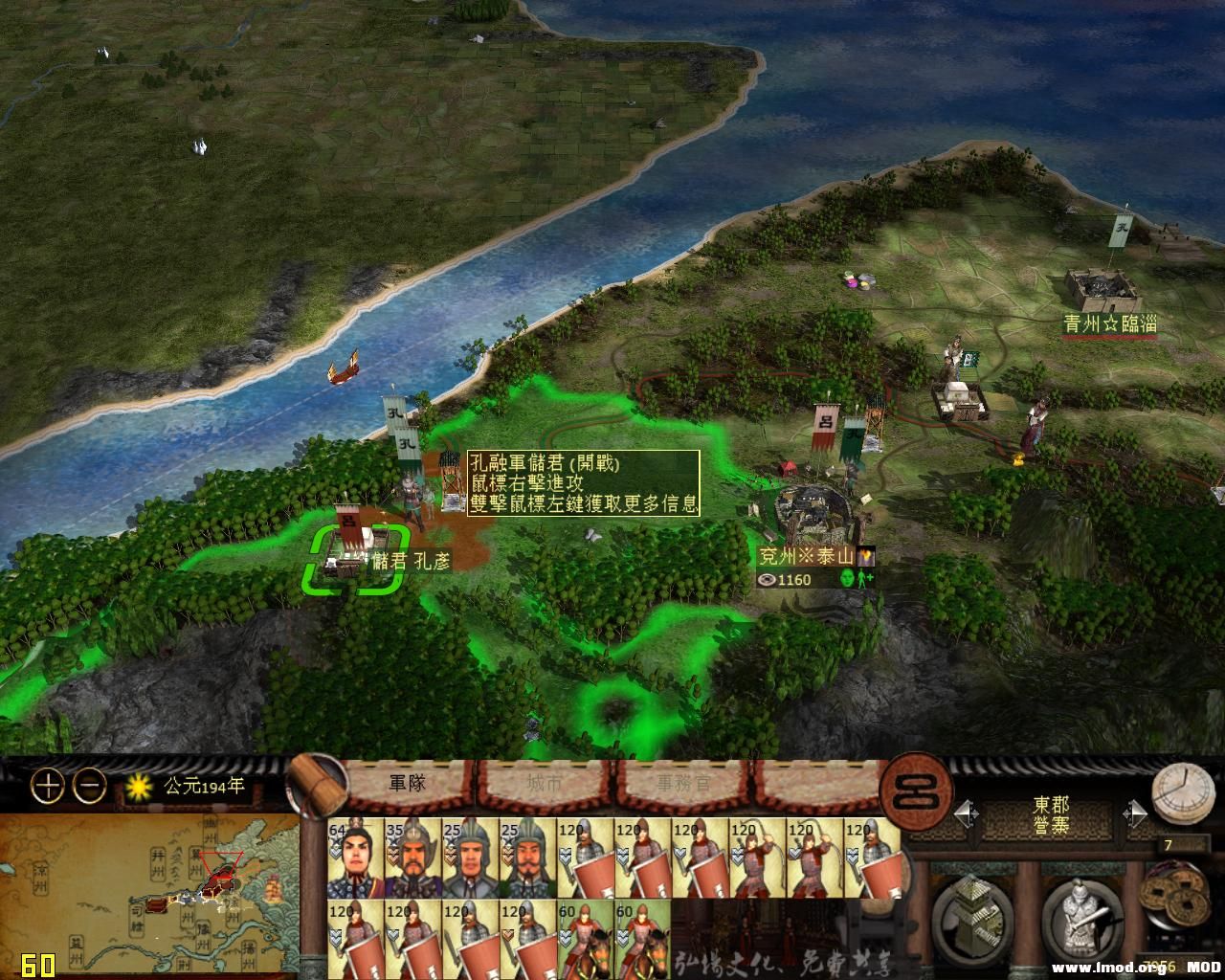This screenshot has width=1225, height=980.
Task: Select the general unit card numbered 64
Action: [355, 857]
